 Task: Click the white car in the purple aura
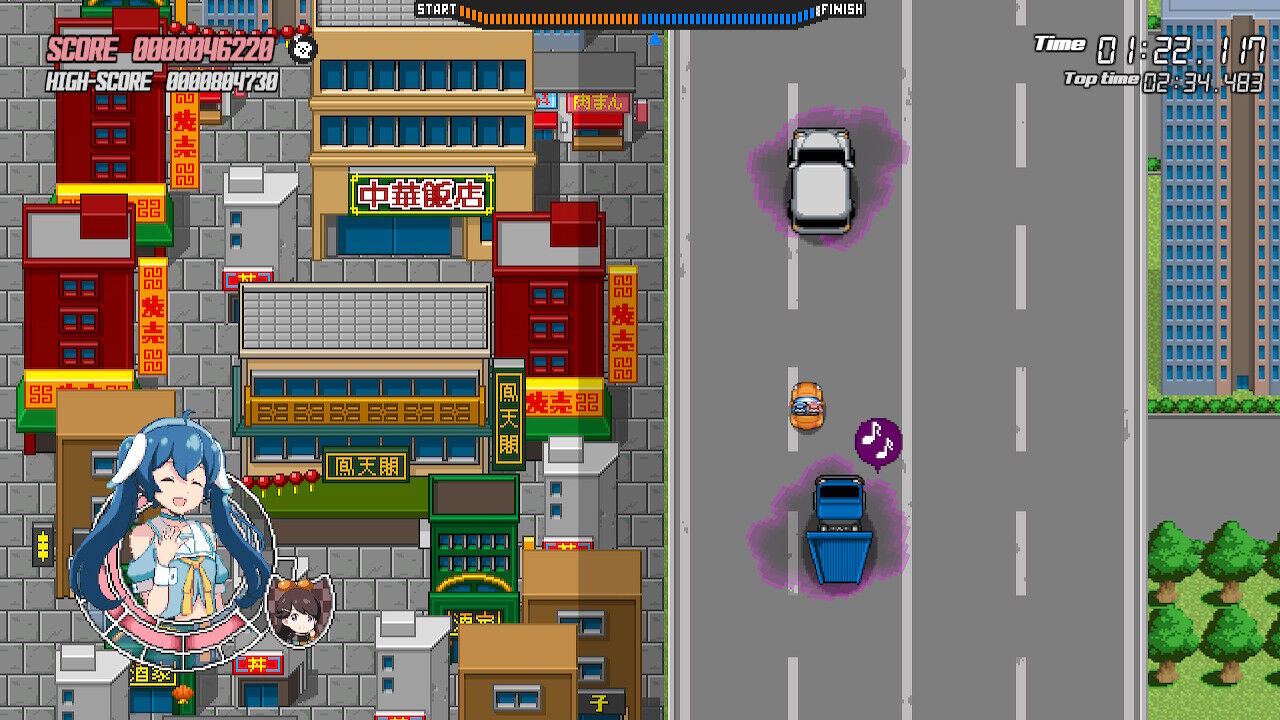click(x=821, y=180)
